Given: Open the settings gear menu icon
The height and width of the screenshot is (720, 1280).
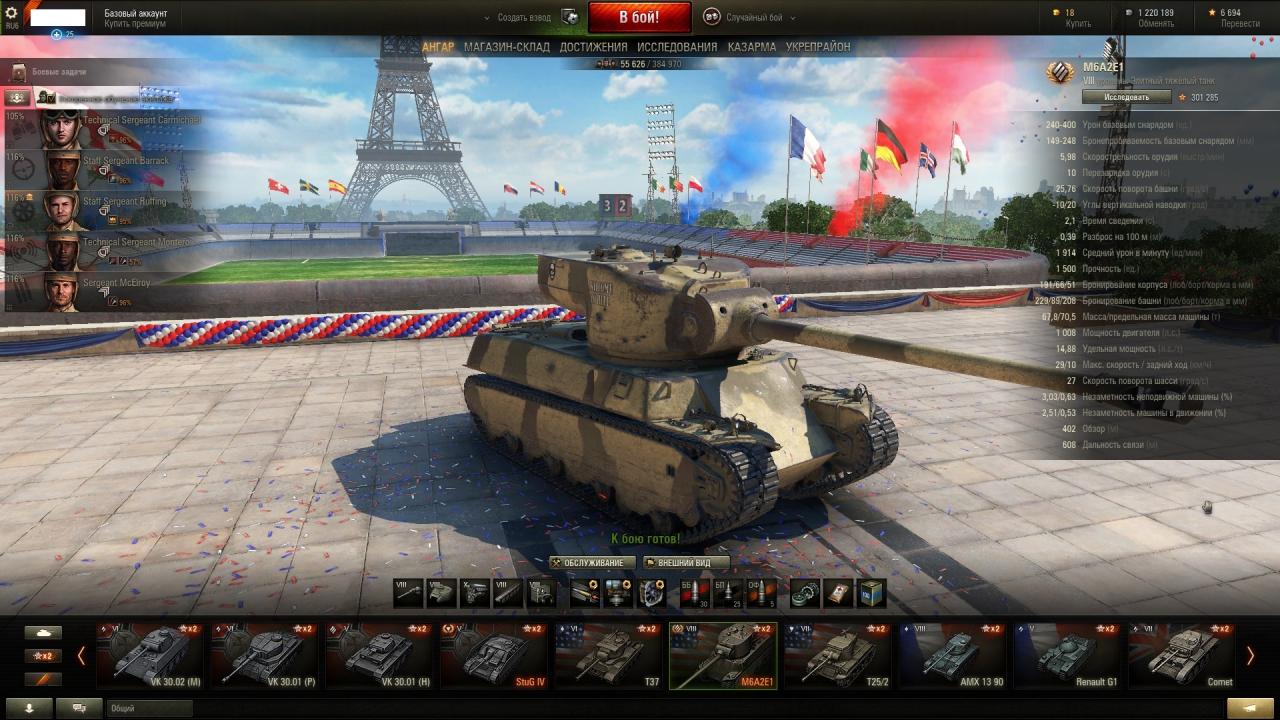Looking at the screenshot, I should point(12,13).
